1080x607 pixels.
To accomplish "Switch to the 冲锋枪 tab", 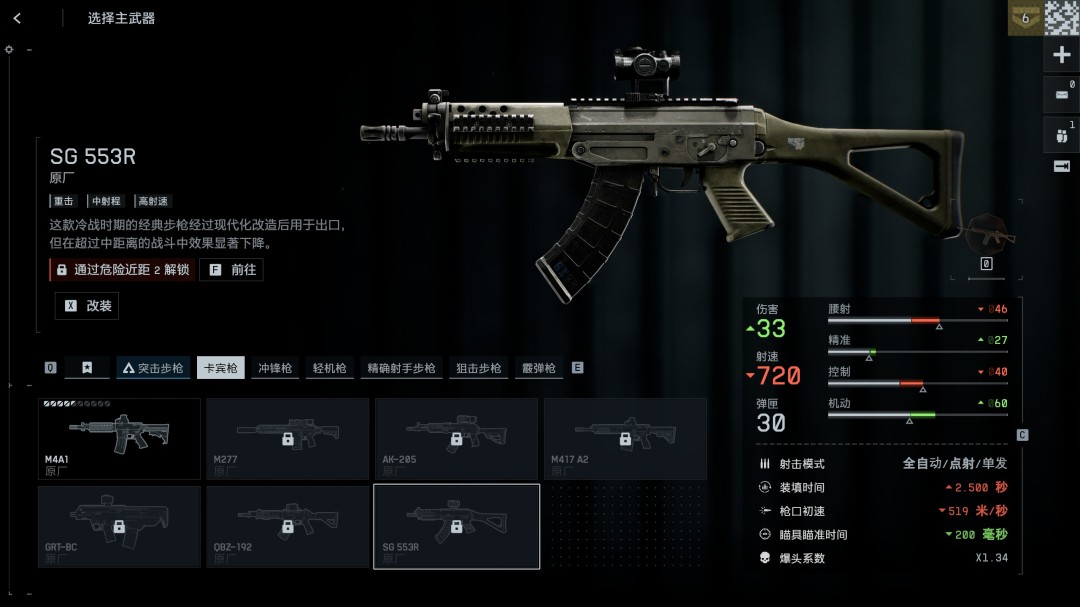I will 275,368.
